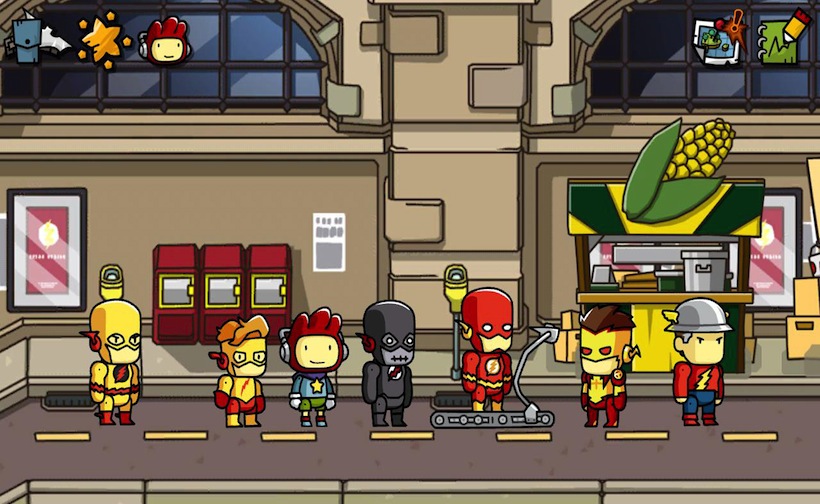This screenshot has width=820, height=504.
Task: Open the green notepad with pencil
Action: coord(783,38)
